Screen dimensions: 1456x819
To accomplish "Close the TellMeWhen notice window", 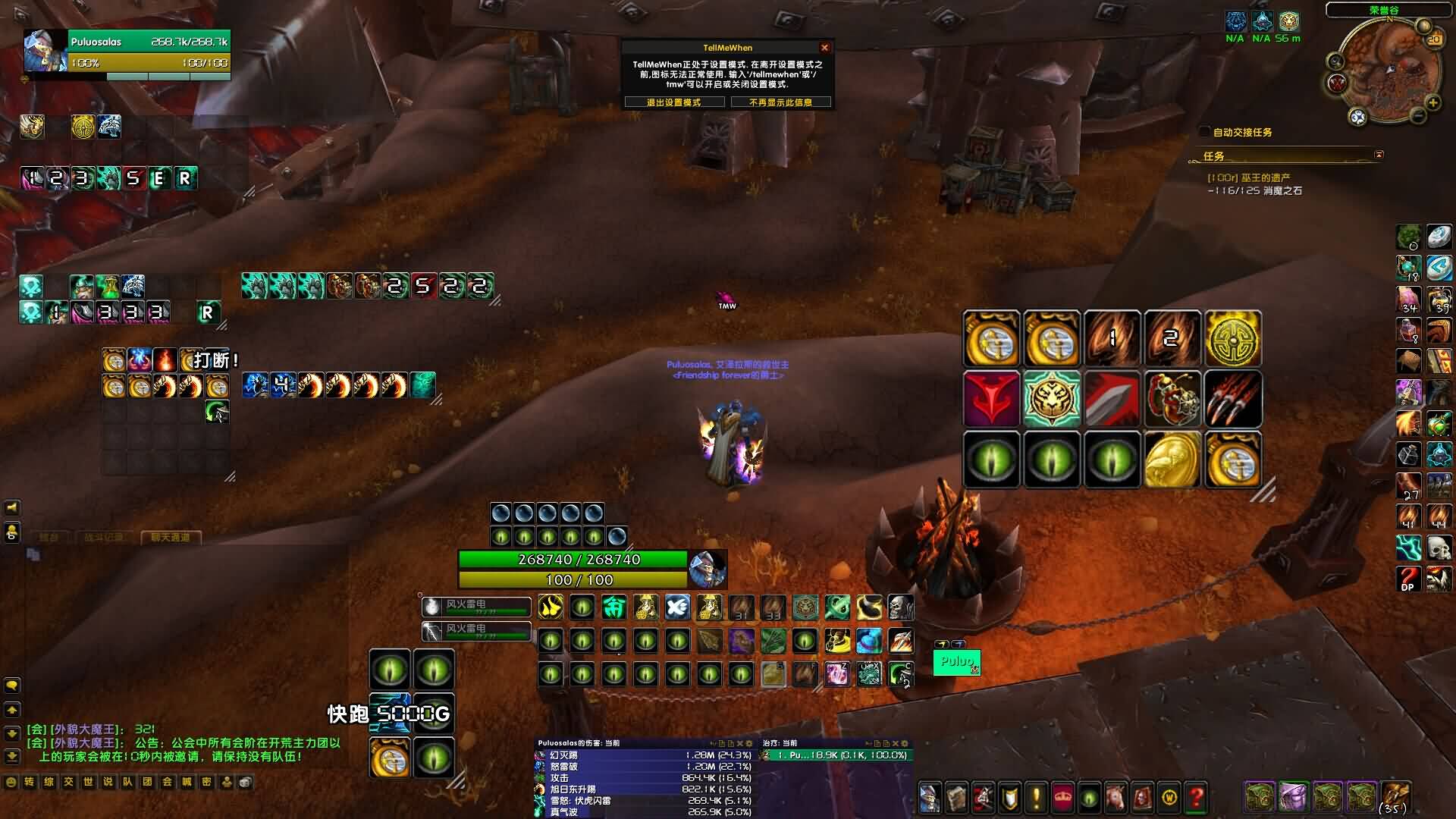I will (824, 48).
